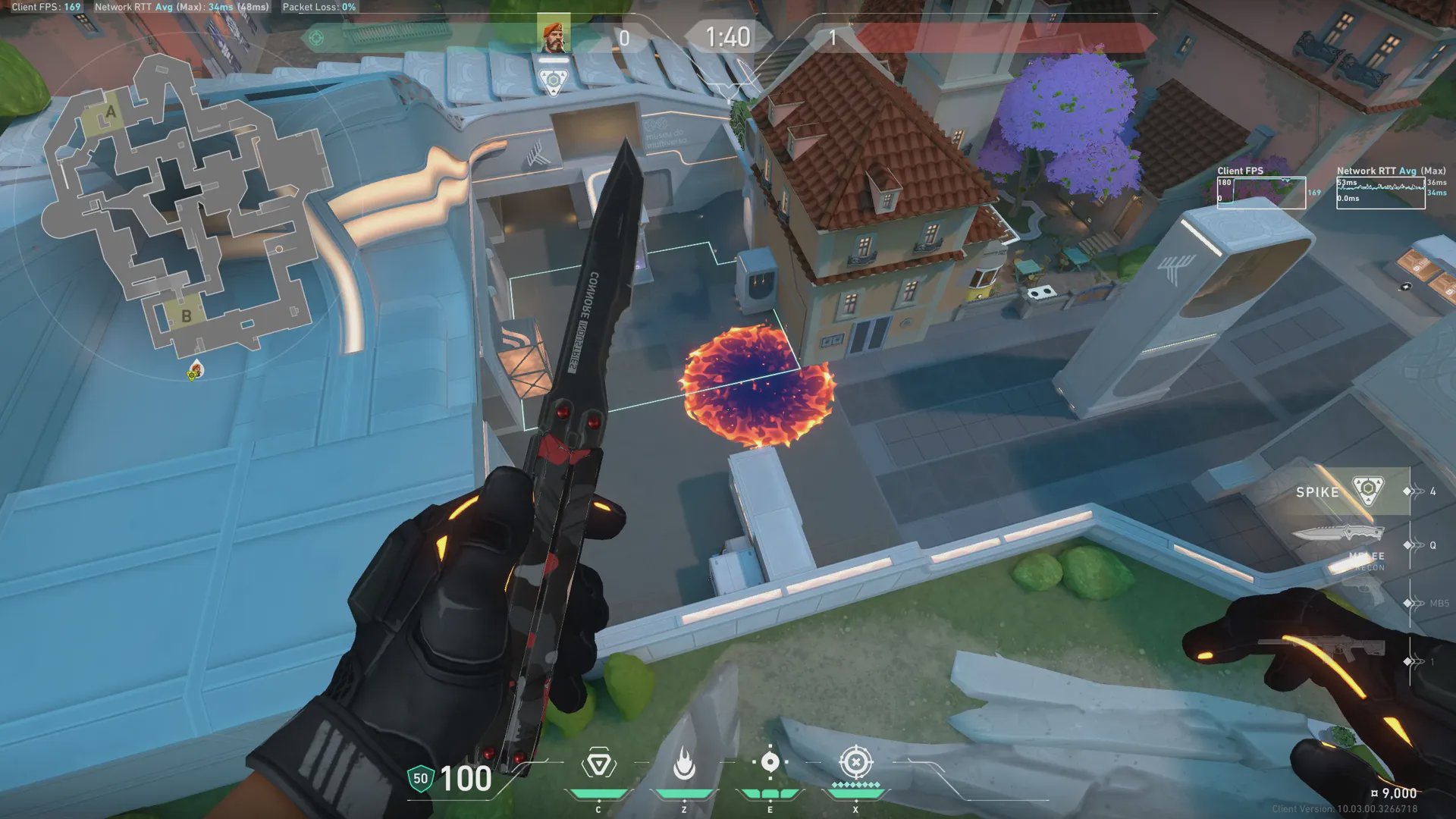Select the Brimstone agent portrait
The width and height of the screenshot is (1456, 819).
[x=553, y=36]
